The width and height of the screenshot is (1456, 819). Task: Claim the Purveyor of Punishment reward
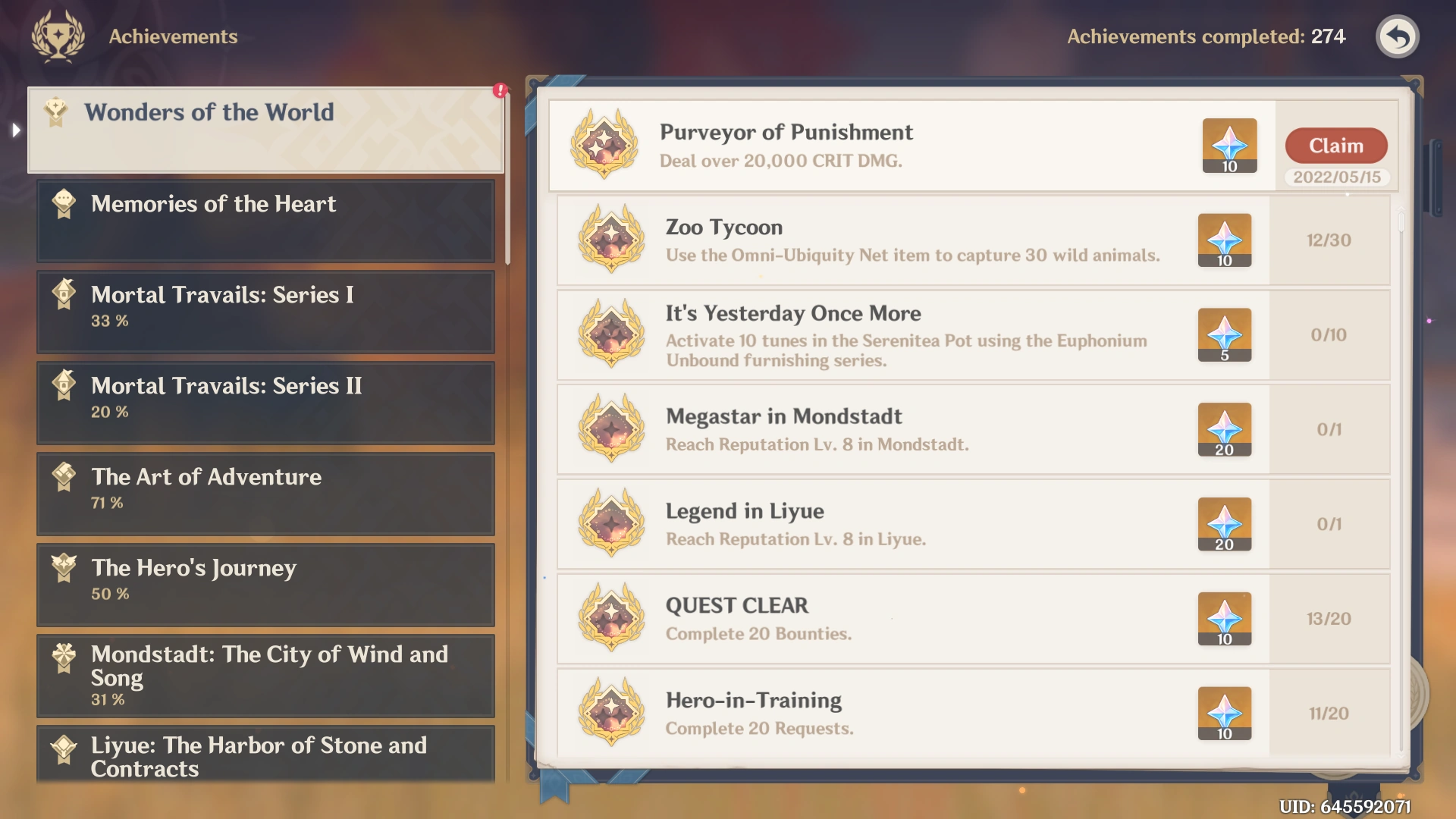click(1335, 146)
